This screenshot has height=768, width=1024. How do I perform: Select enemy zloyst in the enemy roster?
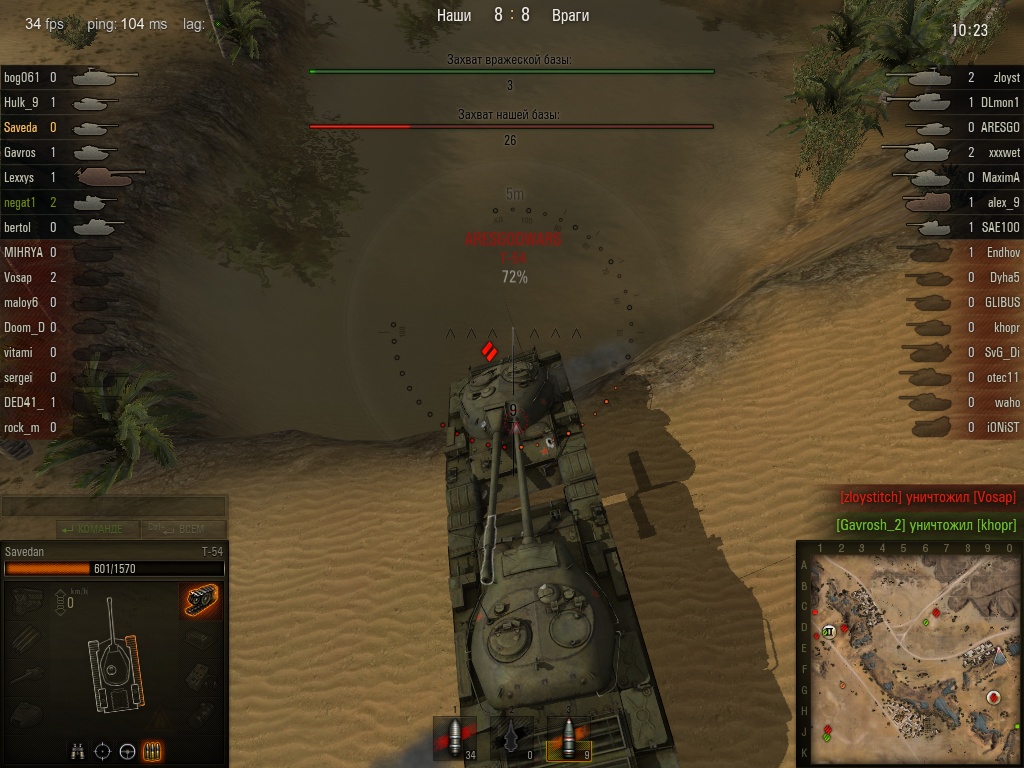[1005, 77]
